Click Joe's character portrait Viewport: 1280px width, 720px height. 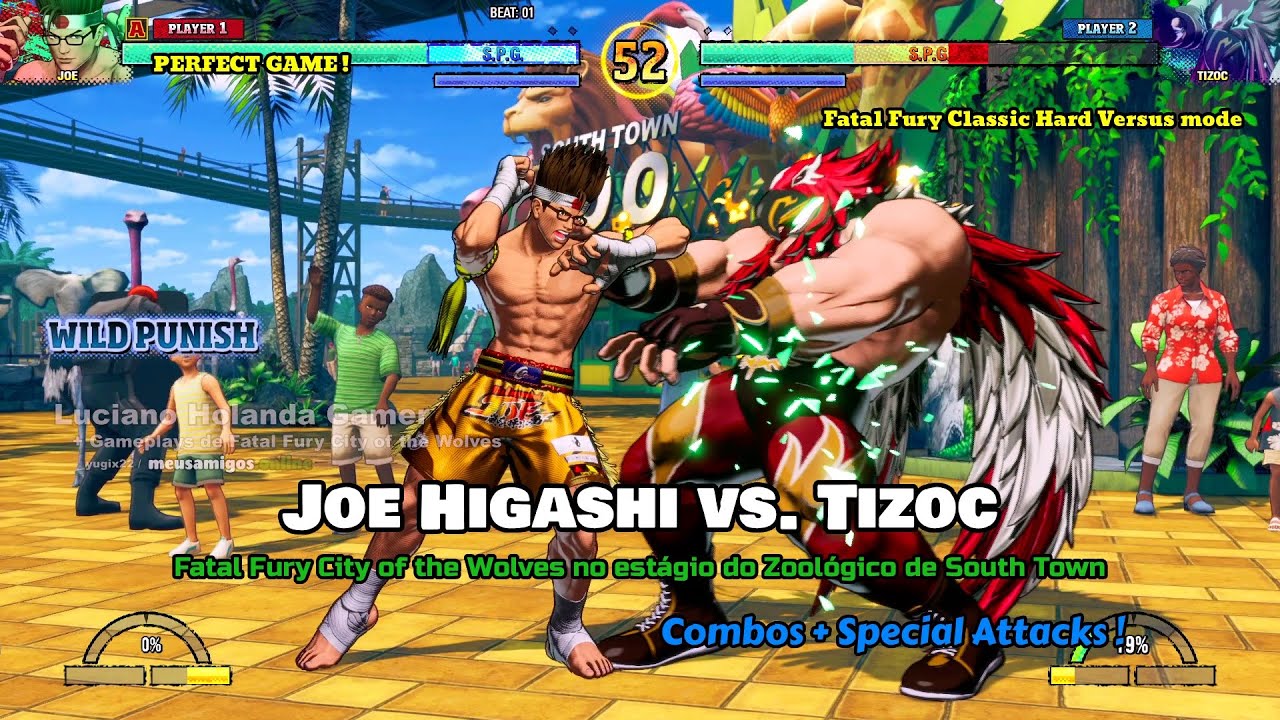click(62, 40)
